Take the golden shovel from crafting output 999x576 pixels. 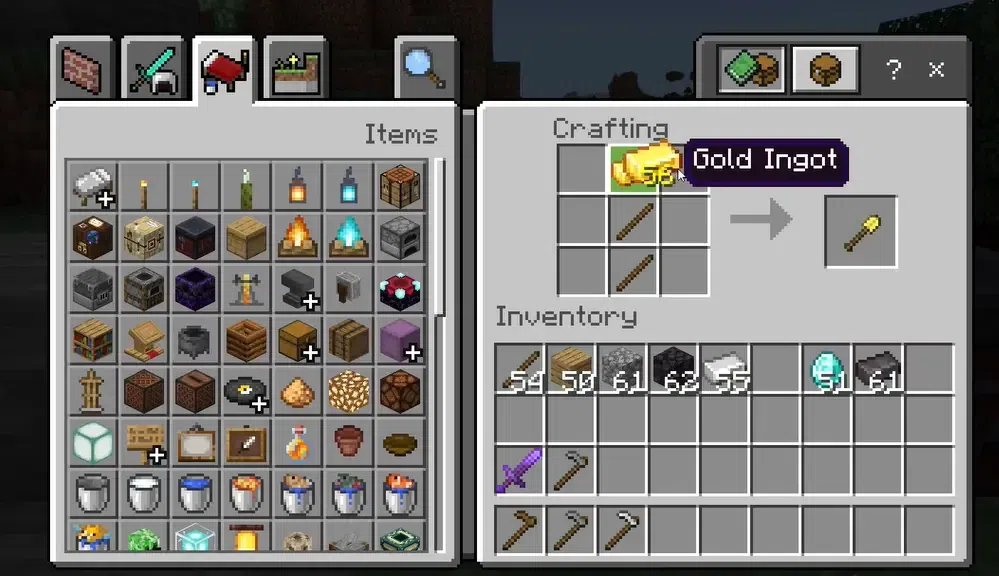coord(860,232)
